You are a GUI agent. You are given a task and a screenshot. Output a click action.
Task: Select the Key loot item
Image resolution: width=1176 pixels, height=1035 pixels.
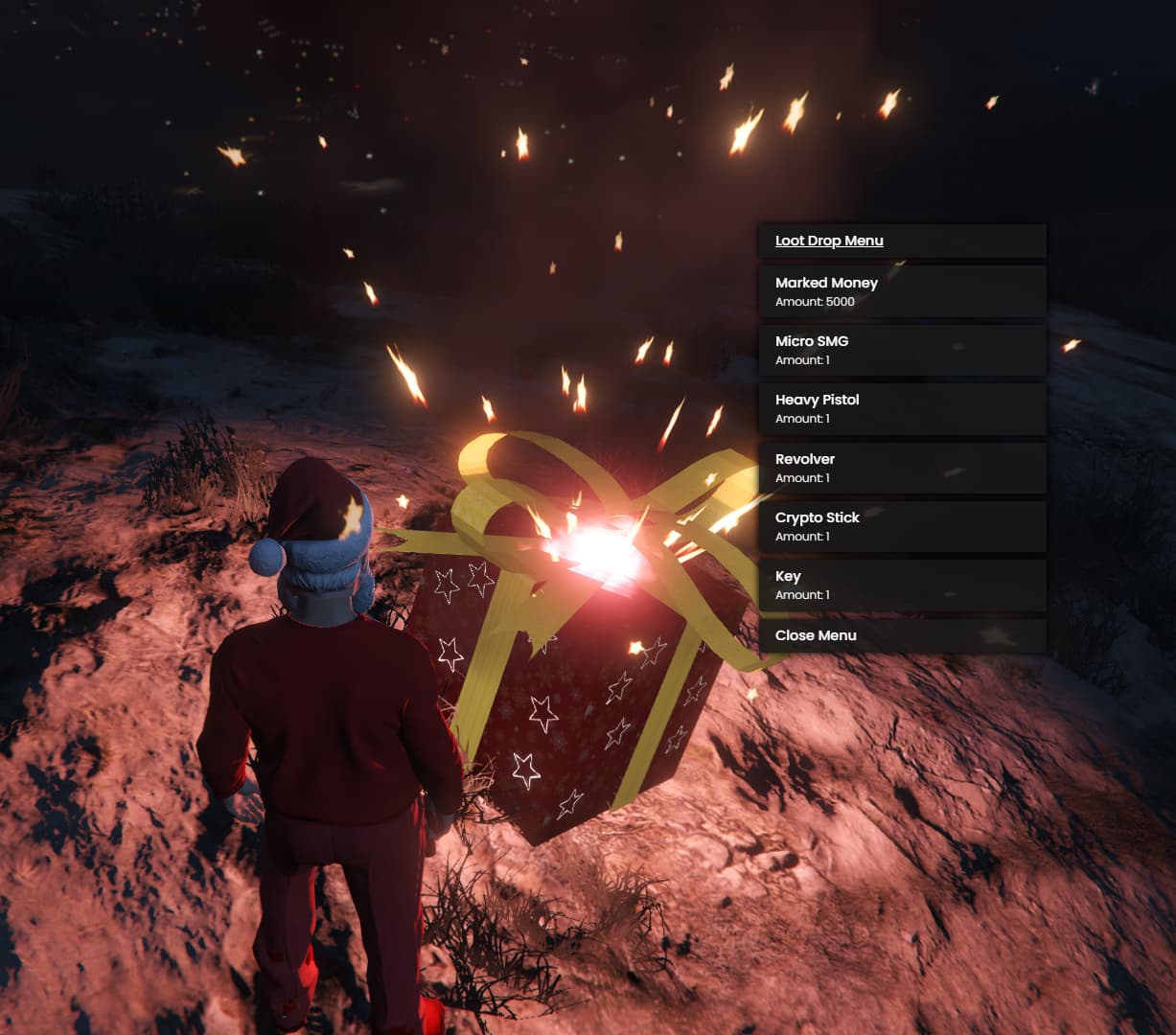[x=901, y=585]
